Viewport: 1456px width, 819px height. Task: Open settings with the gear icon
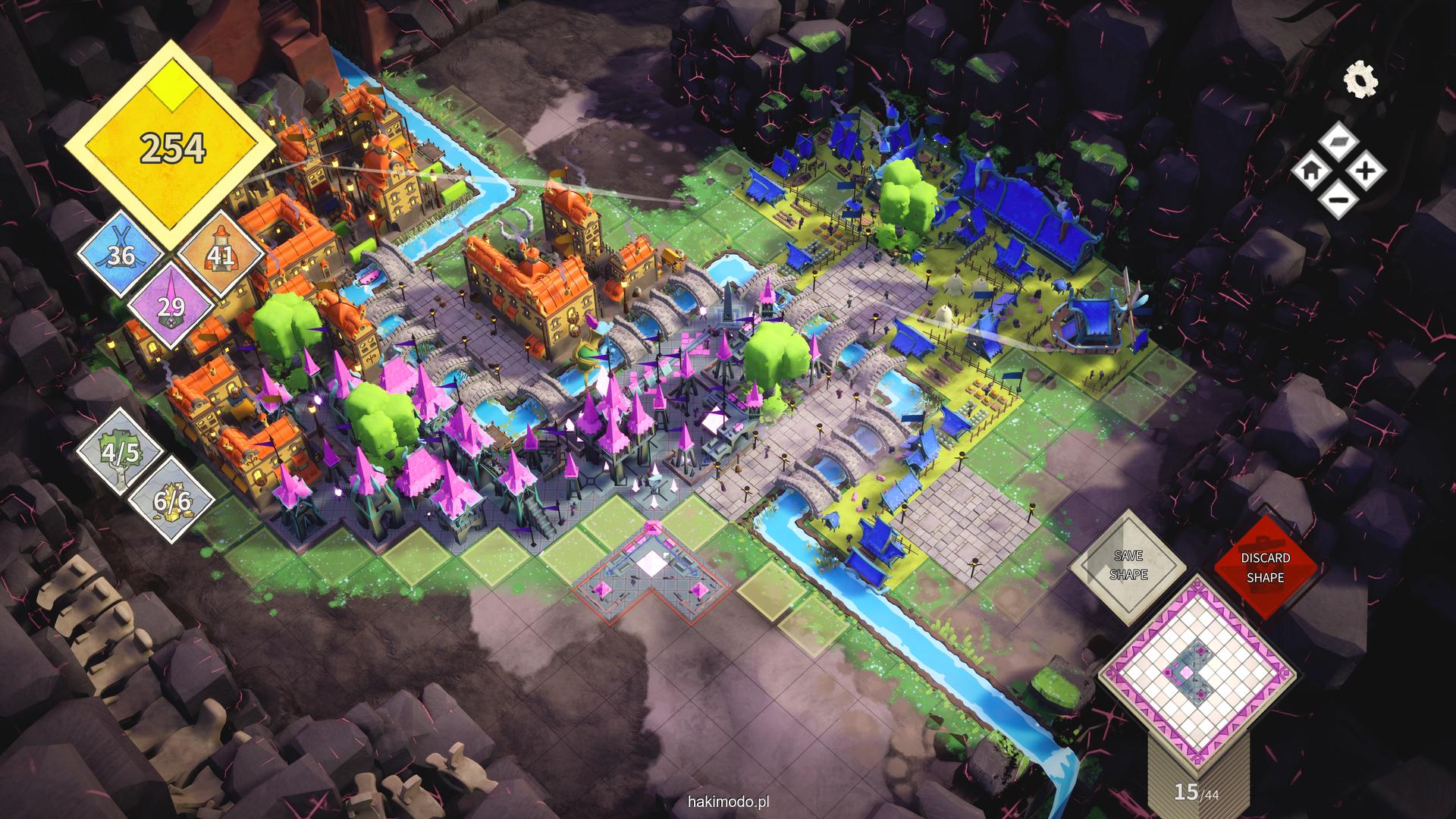[1360, 80]
